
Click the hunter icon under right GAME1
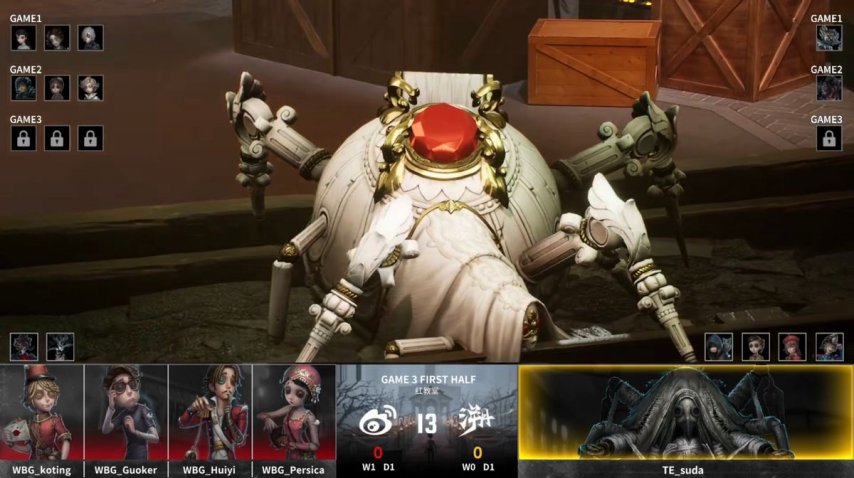click(828, 38)
